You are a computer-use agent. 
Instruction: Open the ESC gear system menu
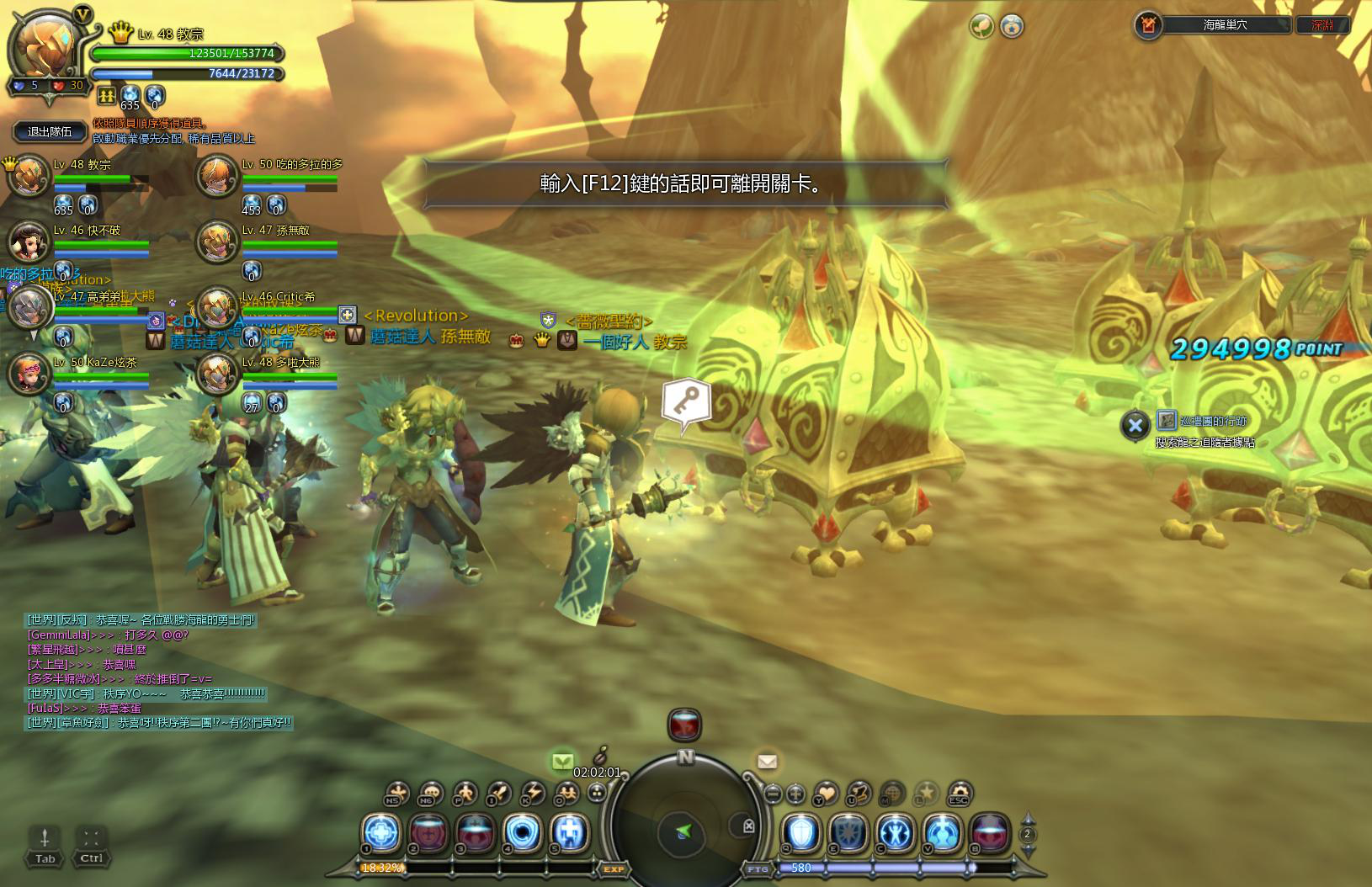point(959,793)
